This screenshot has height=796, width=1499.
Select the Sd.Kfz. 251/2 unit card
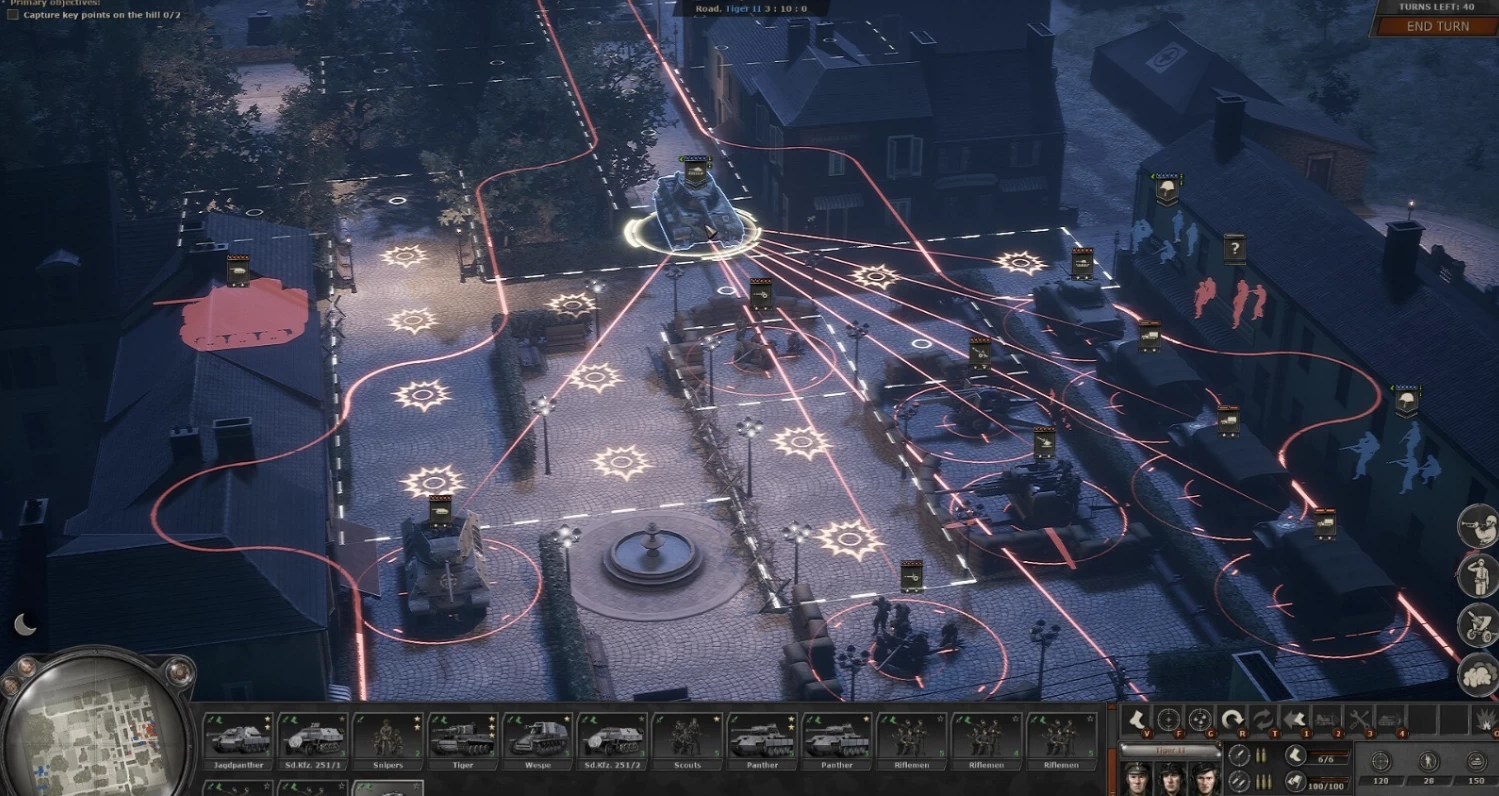click(611, 740)
